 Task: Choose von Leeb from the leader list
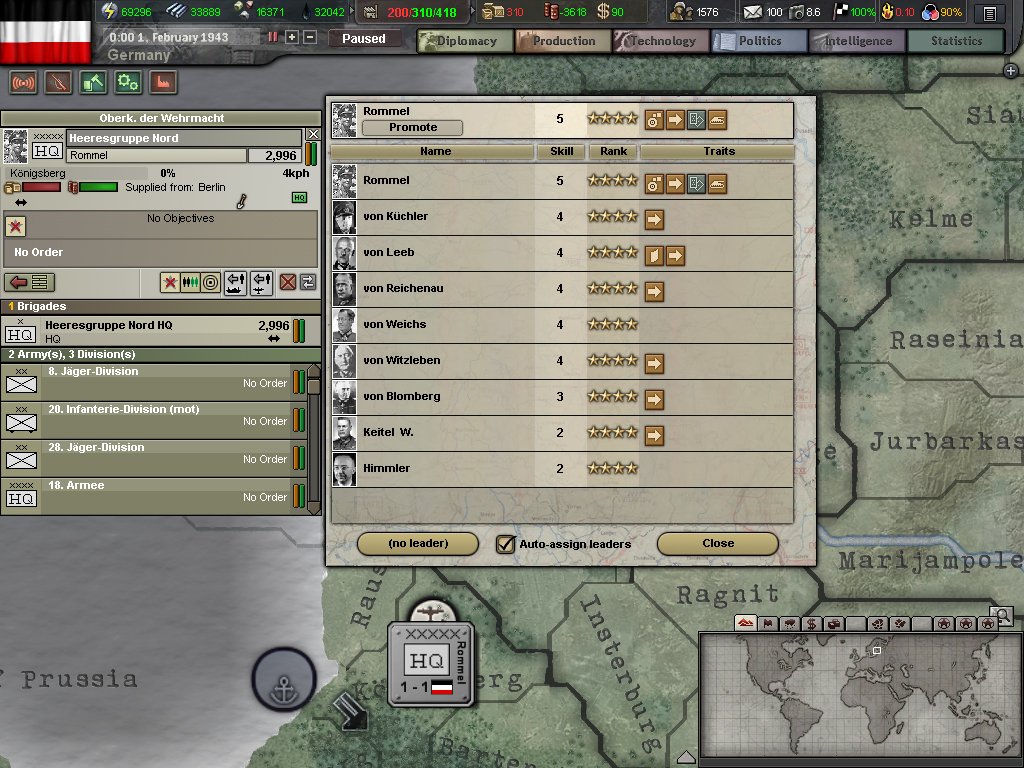point(388,253)
